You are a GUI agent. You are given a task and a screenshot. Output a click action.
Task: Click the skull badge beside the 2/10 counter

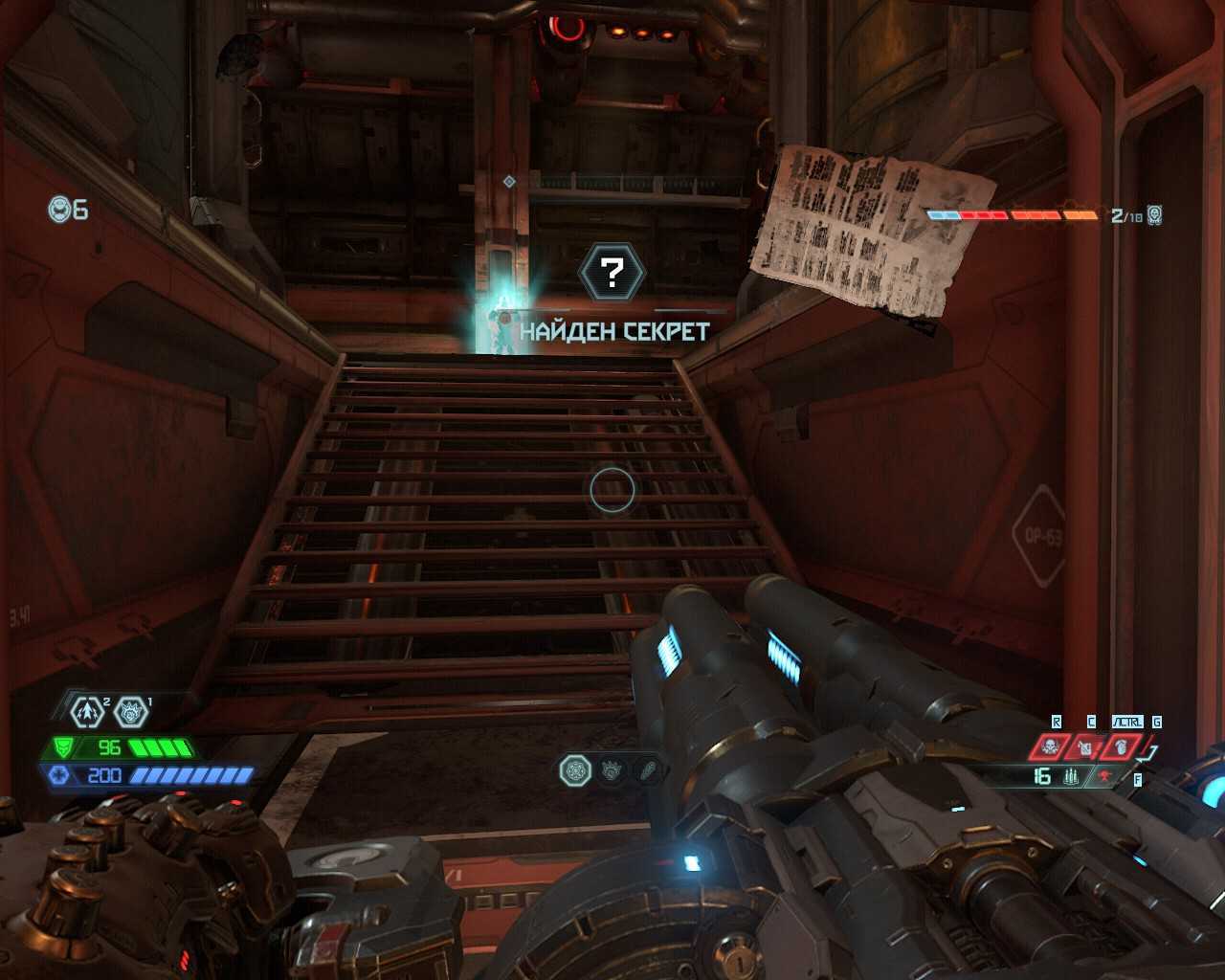[1155, 215]
